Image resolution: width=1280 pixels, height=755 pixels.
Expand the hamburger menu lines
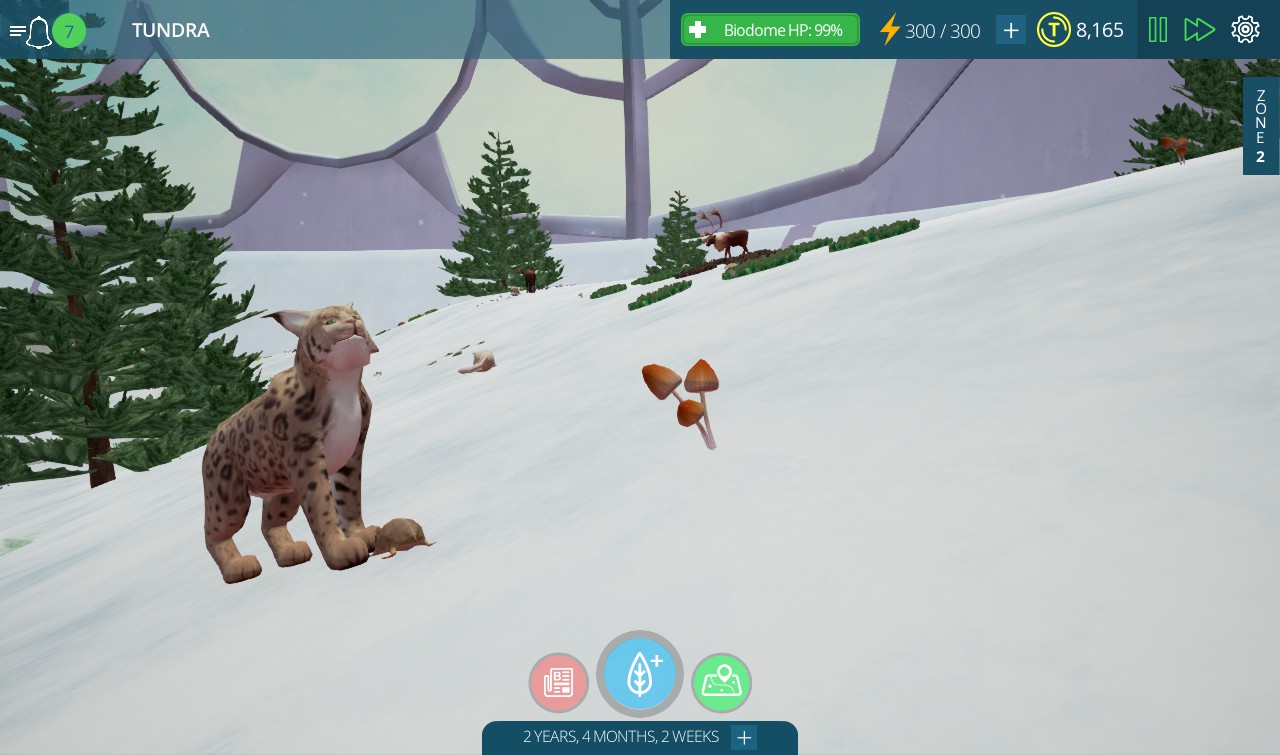pyautogui.click(x=17, y=29)
